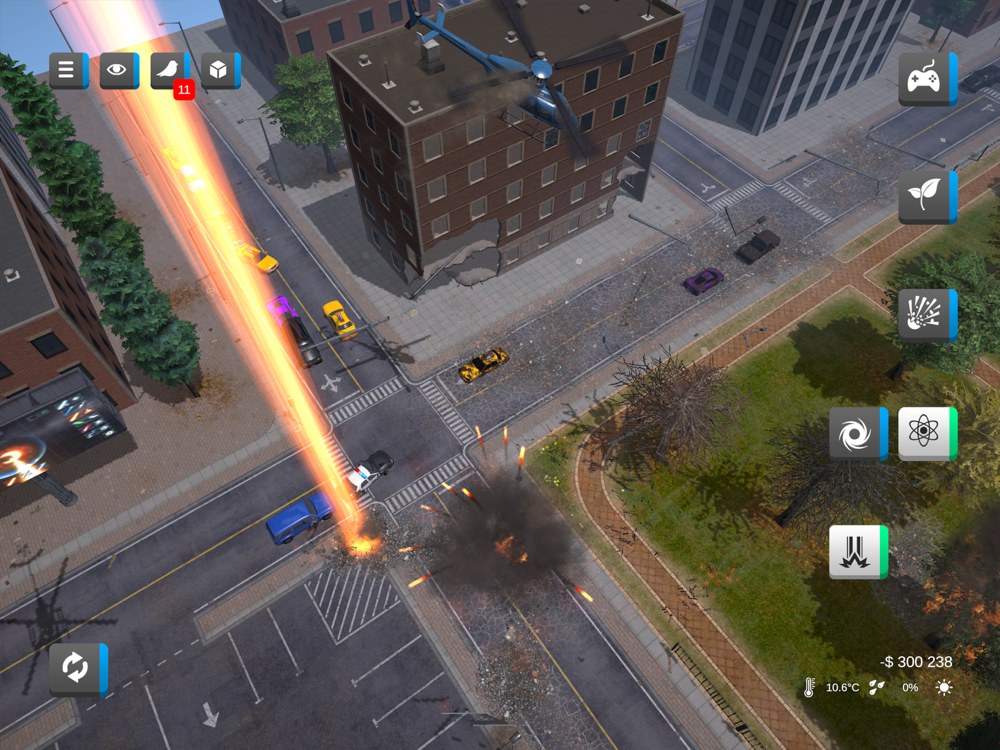
Task: Select the orbital beam strike tool
Action: tap(857, 552)
